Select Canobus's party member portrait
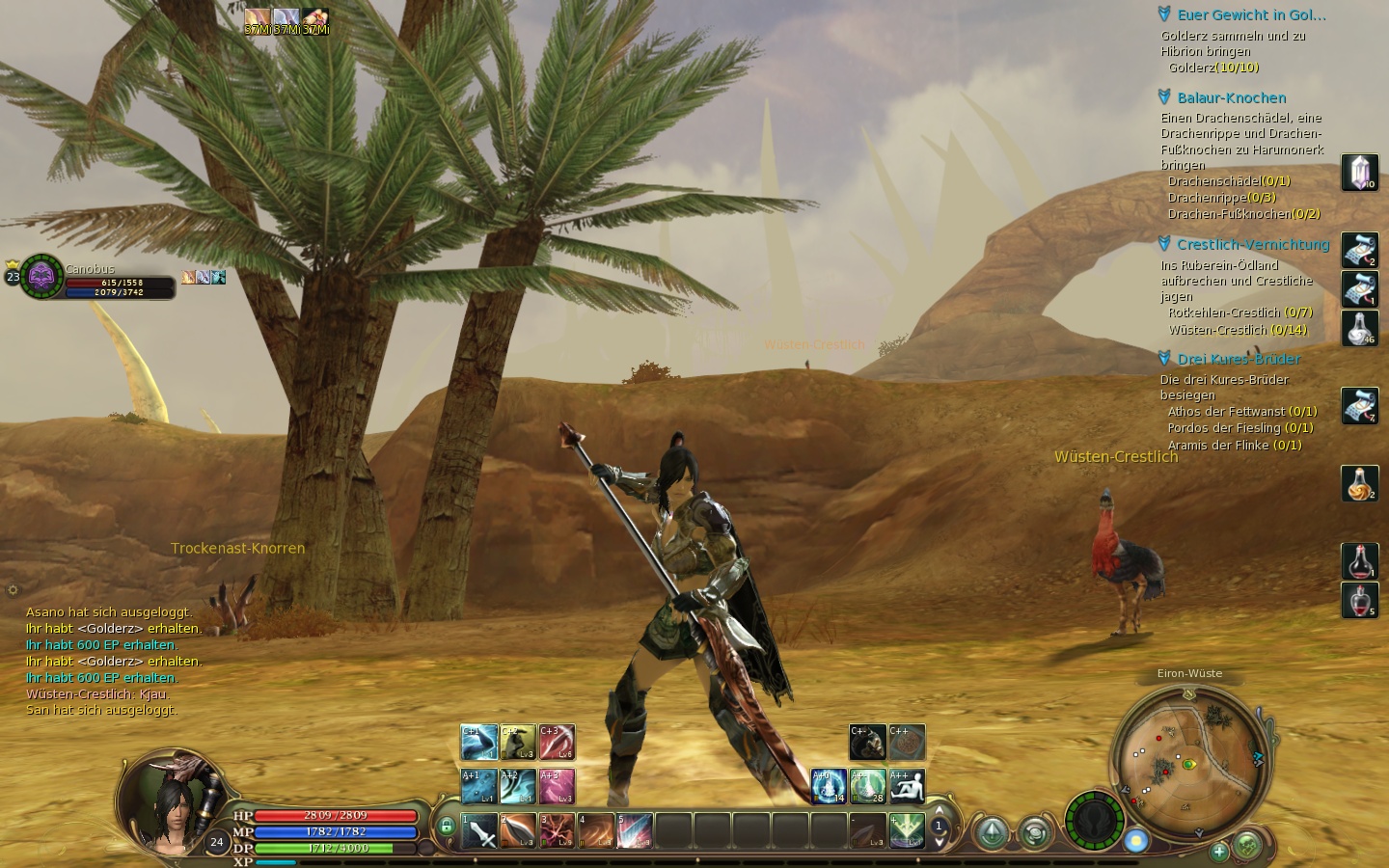Image resolution: width=1389 pixels, height=868 pixels. tap(41, 277)
